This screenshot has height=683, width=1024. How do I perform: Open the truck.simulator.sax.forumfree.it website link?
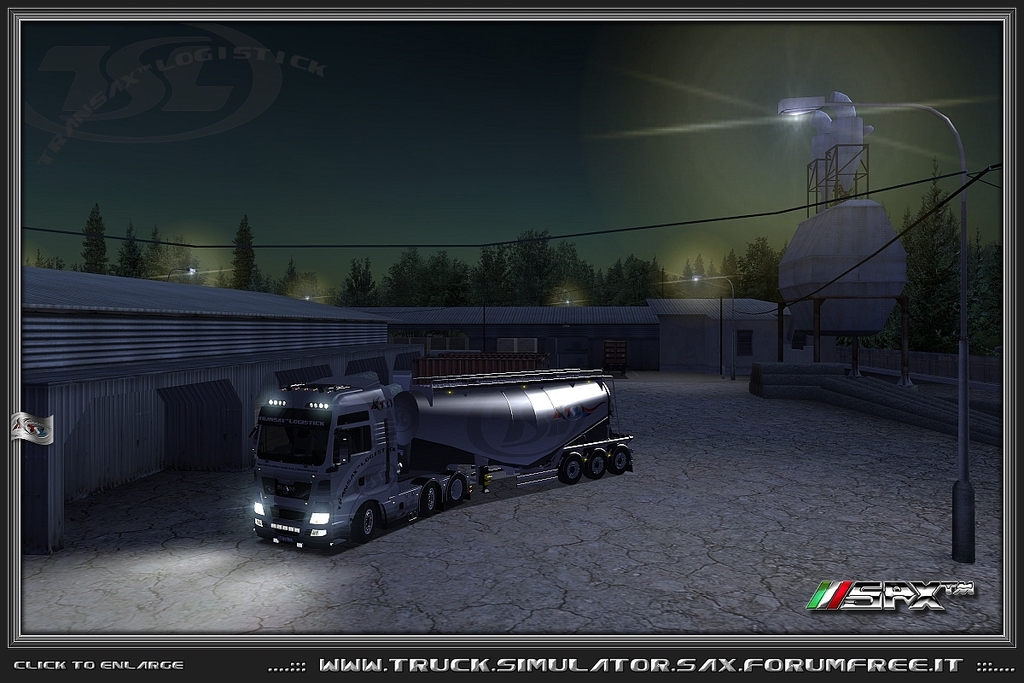point(640,665)
